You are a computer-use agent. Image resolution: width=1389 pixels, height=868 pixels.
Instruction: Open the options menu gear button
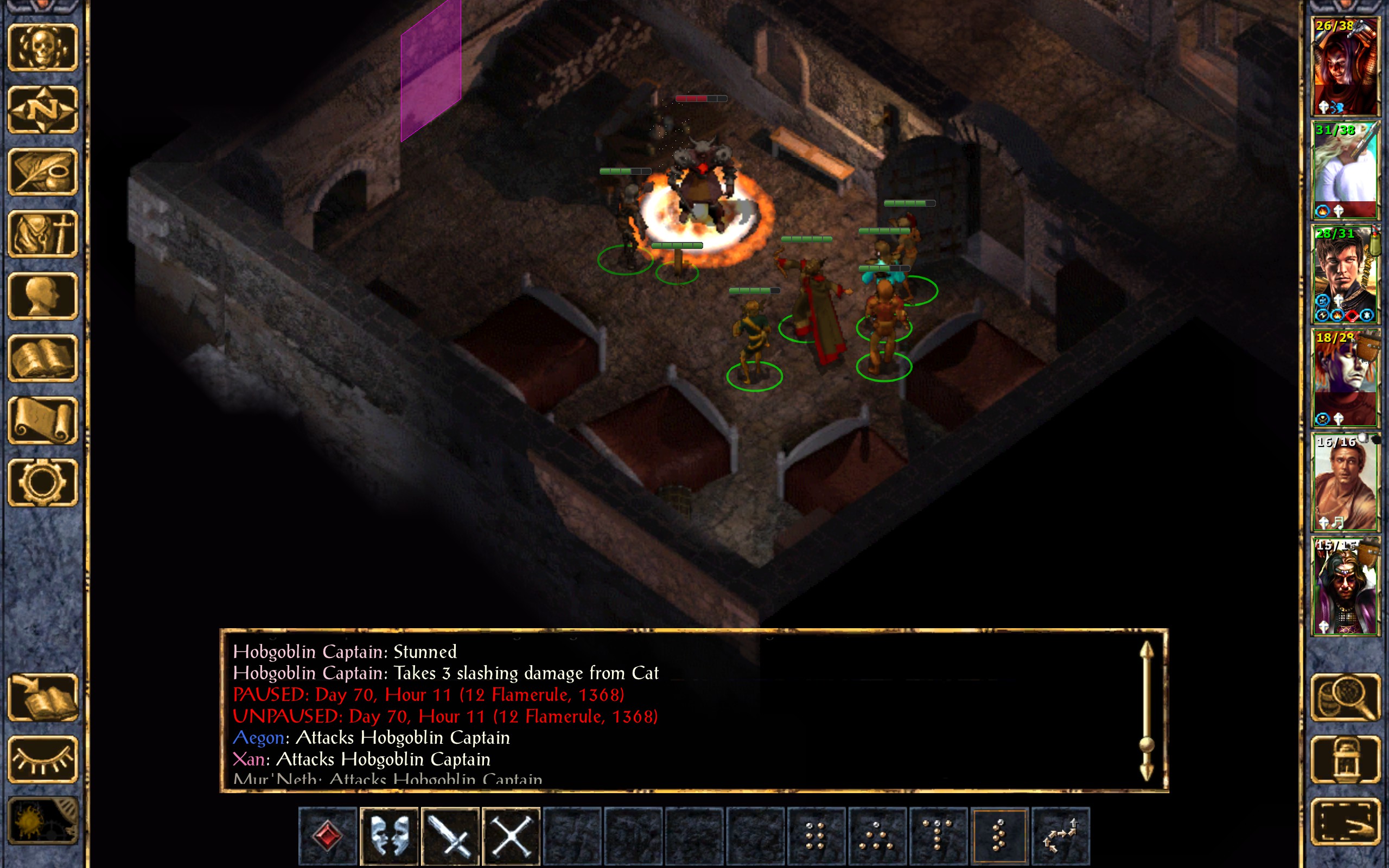pos(43,482)
